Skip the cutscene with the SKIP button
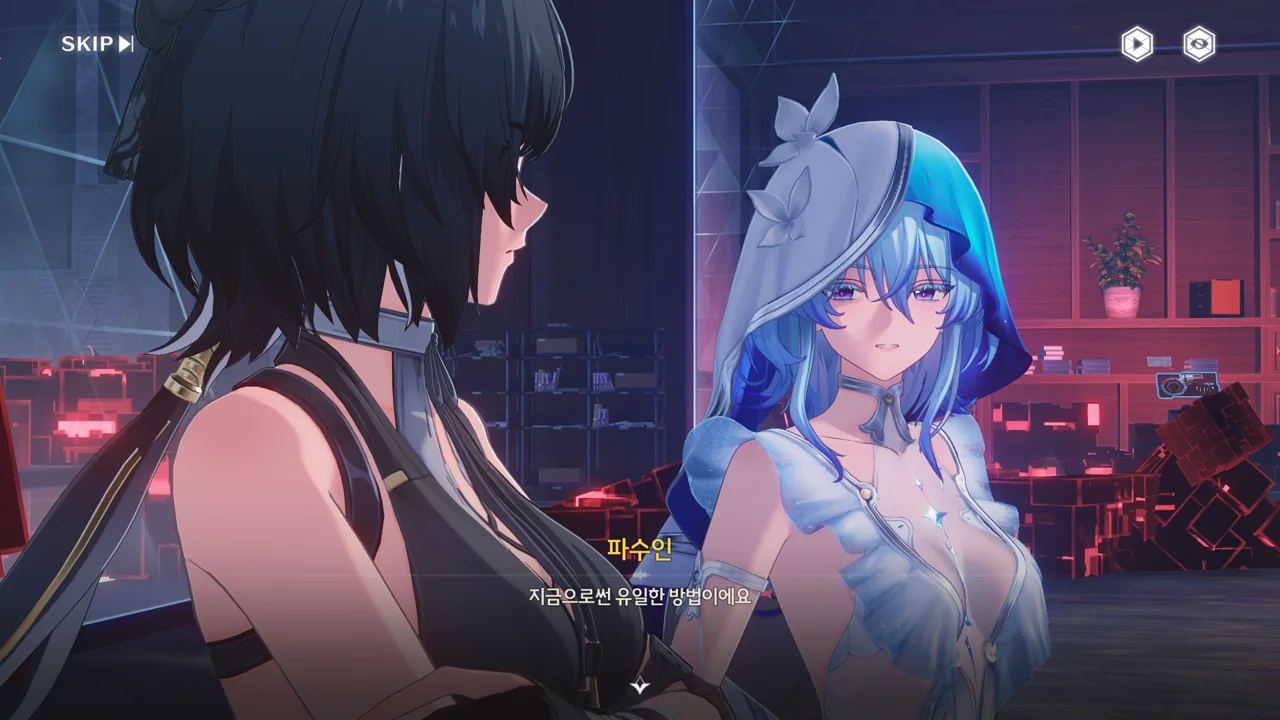The image size is (1280, 720). 97,44
